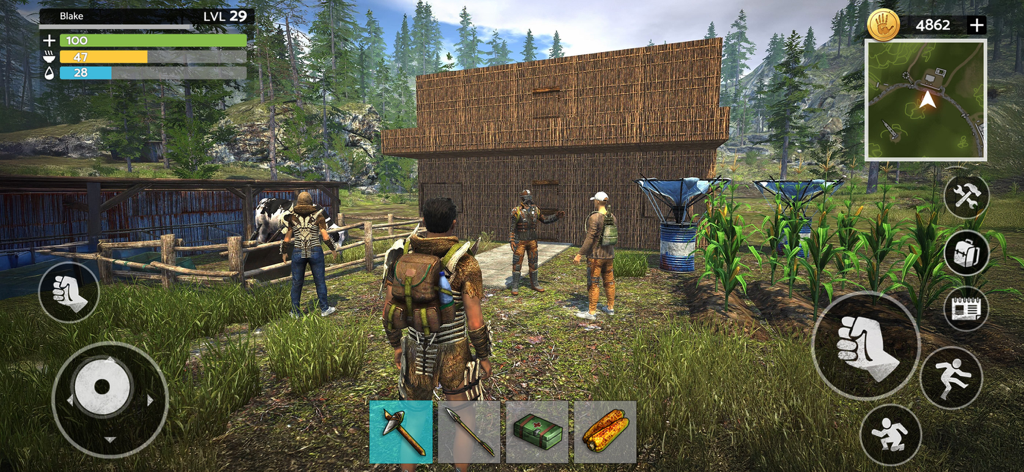Tap the gold hand coin icon
The width and height of the screenshot is (1024, 472).
[883, 25]
